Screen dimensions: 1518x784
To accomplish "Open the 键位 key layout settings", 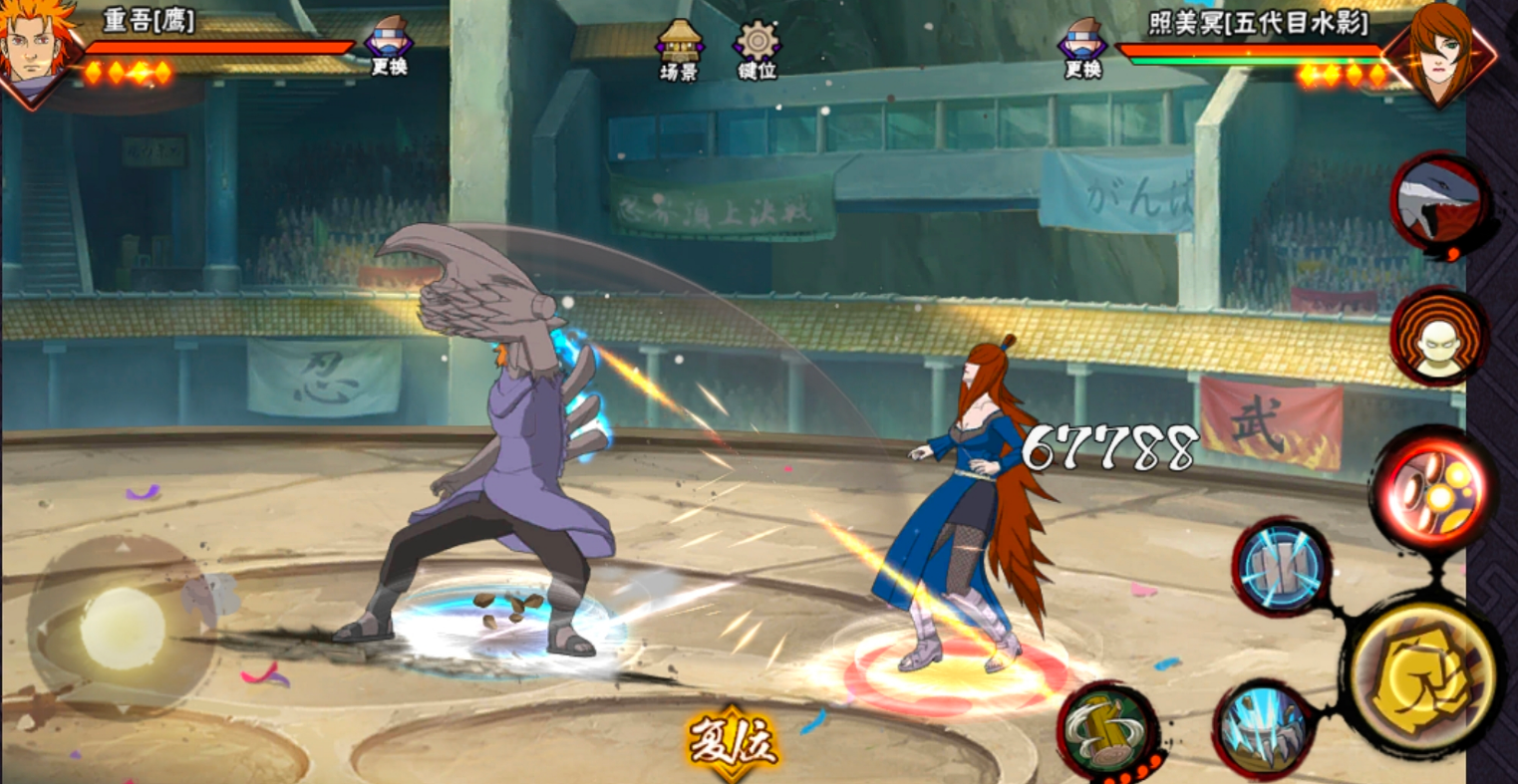I will coord(757,48).
